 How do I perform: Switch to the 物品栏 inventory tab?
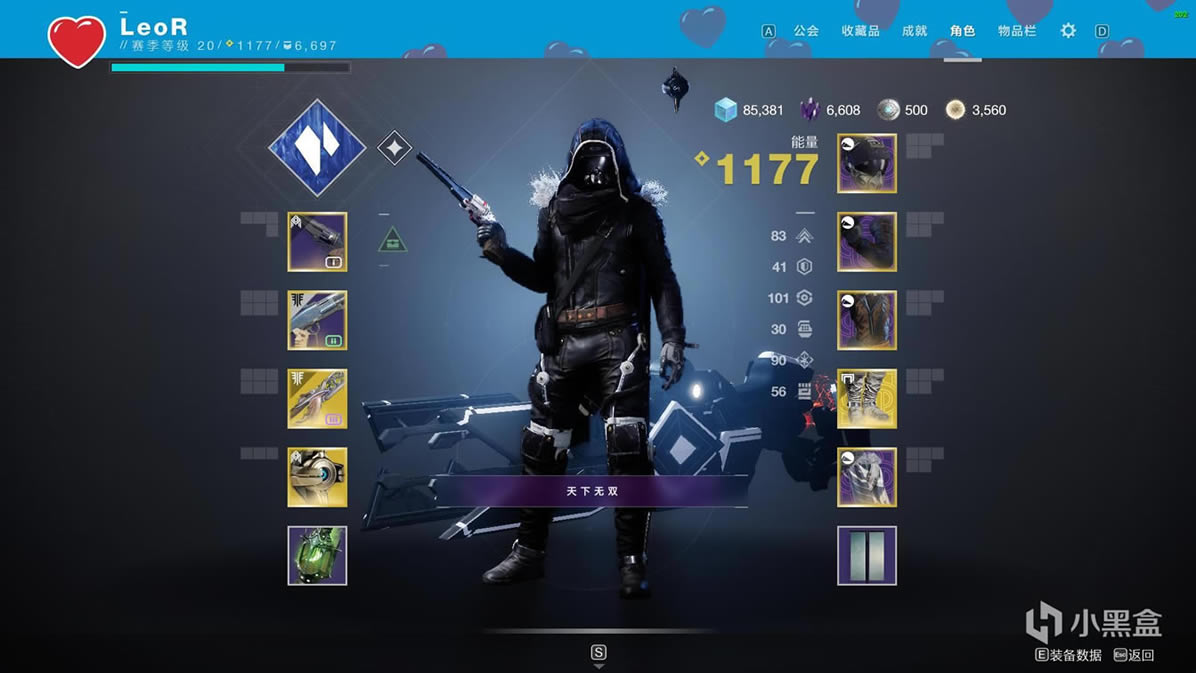point(1016,31)
